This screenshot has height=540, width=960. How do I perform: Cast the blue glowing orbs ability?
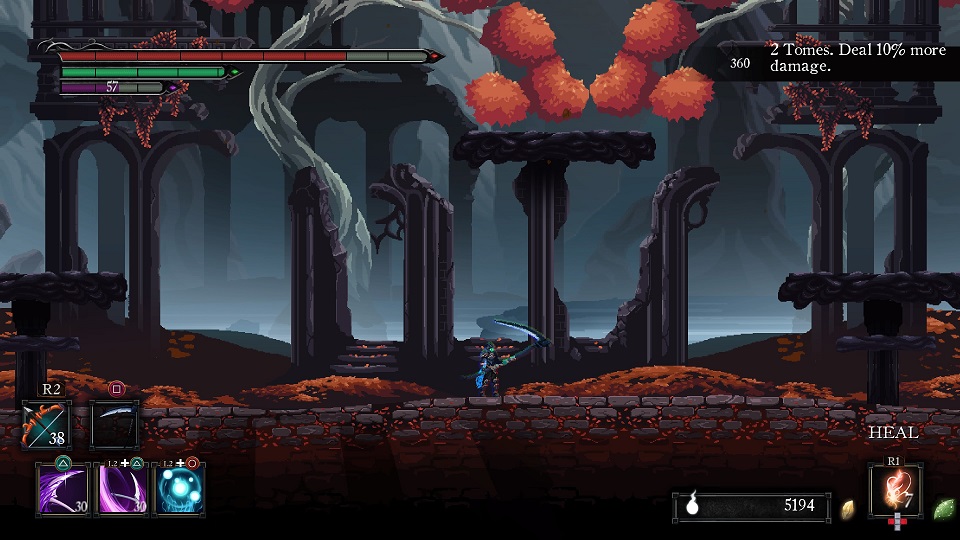click(181, 490)
